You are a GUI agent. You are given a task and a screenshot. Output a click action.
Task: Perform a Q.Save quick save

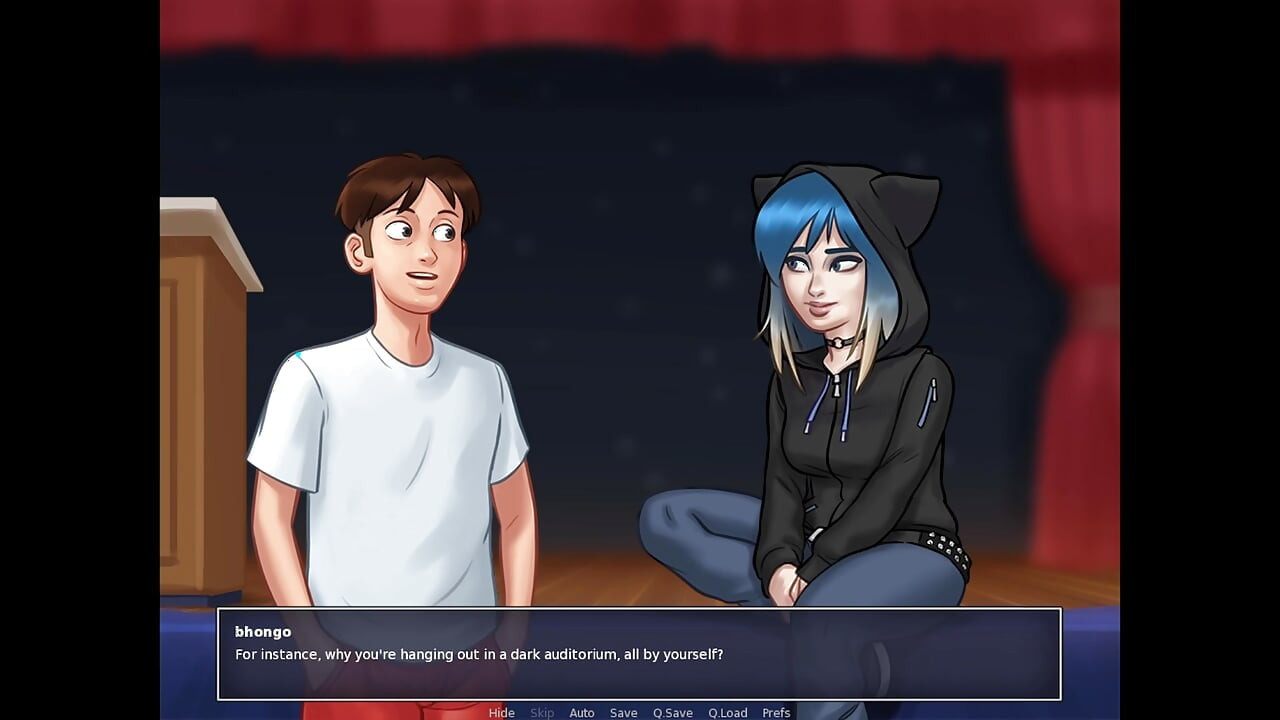[x=671, y=712]
